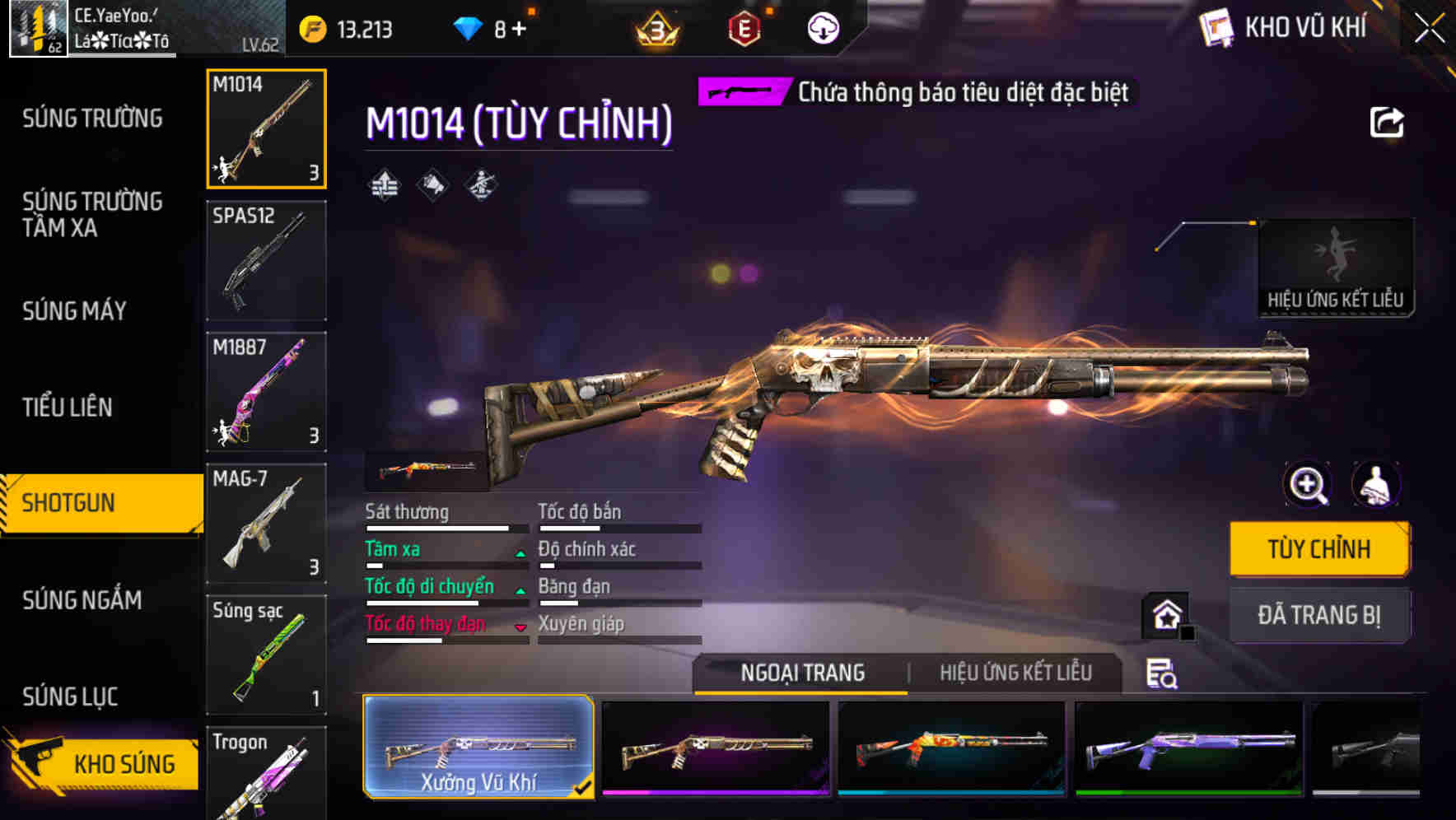Click the ĐÃ TRANG BỊ button
The width and height of the screenshot is (1456, 820).
[1318, 615]
